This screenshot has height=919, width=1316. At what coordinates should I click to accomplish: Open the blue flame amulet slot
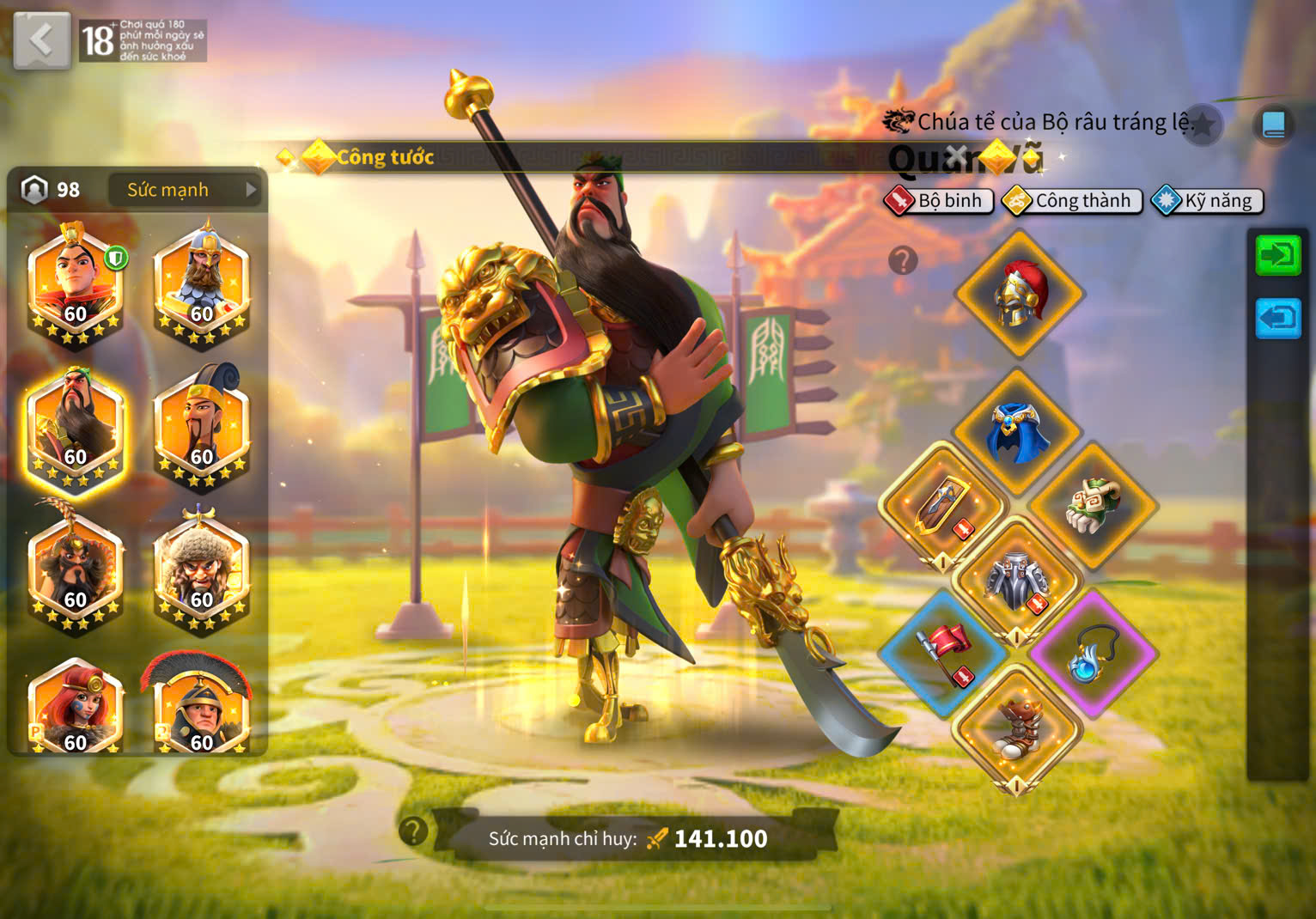pyautogui.click(x=1093, y=654)
